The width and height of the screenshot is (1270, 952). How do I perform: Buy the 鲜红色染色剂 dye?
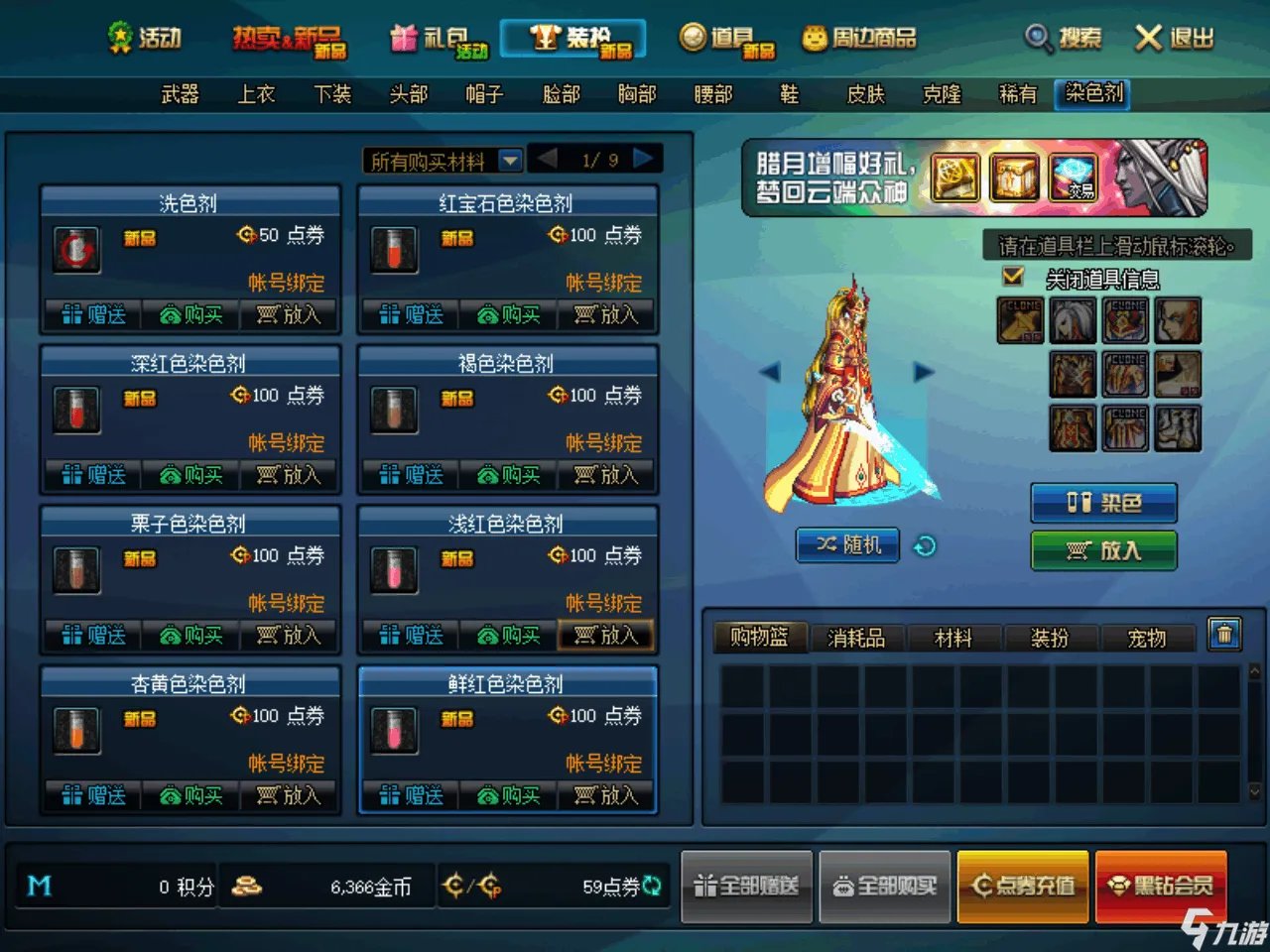[509, 795]
